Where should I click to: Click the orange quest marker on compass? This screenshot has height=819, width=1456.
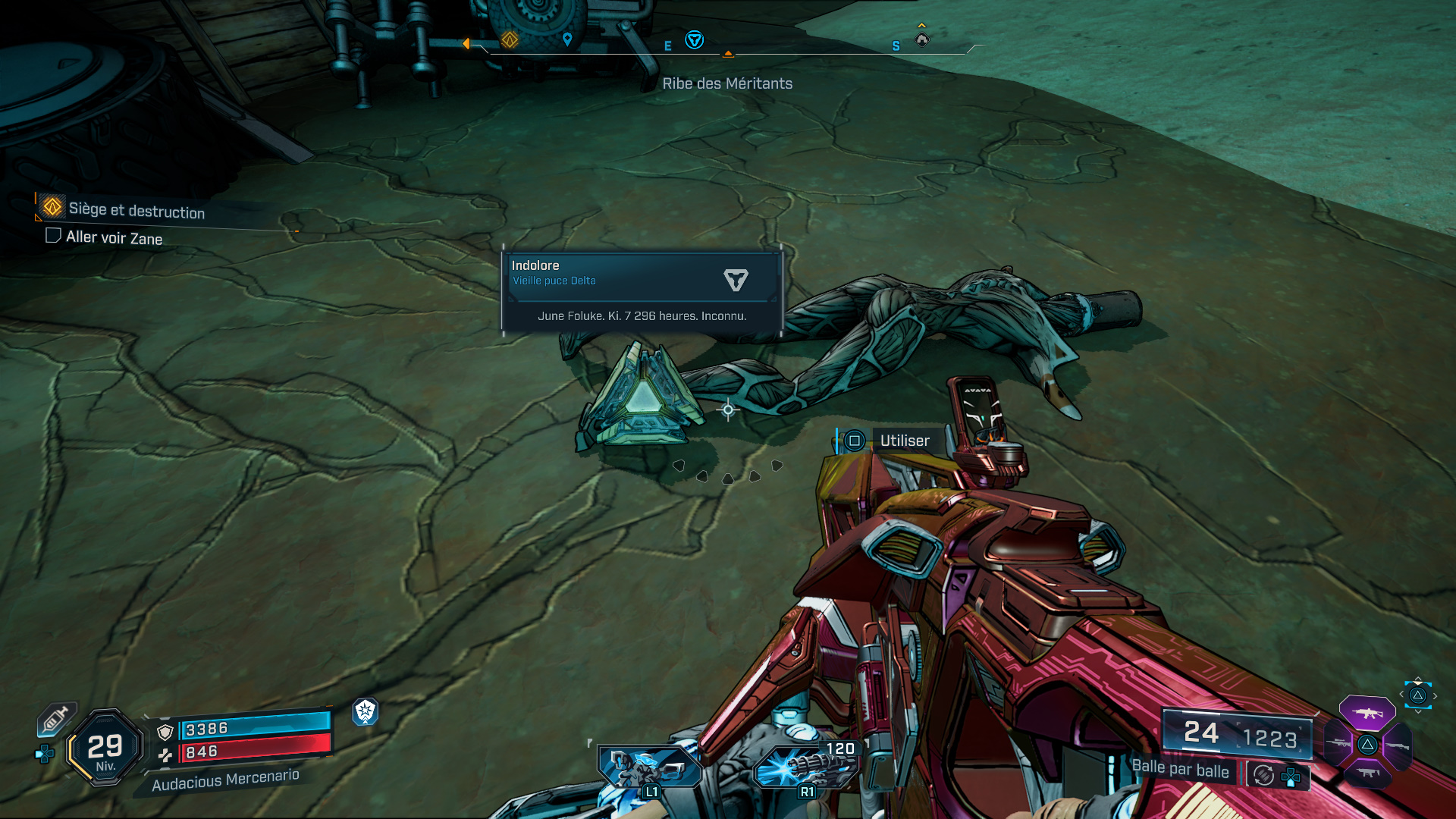coord(510,39)
